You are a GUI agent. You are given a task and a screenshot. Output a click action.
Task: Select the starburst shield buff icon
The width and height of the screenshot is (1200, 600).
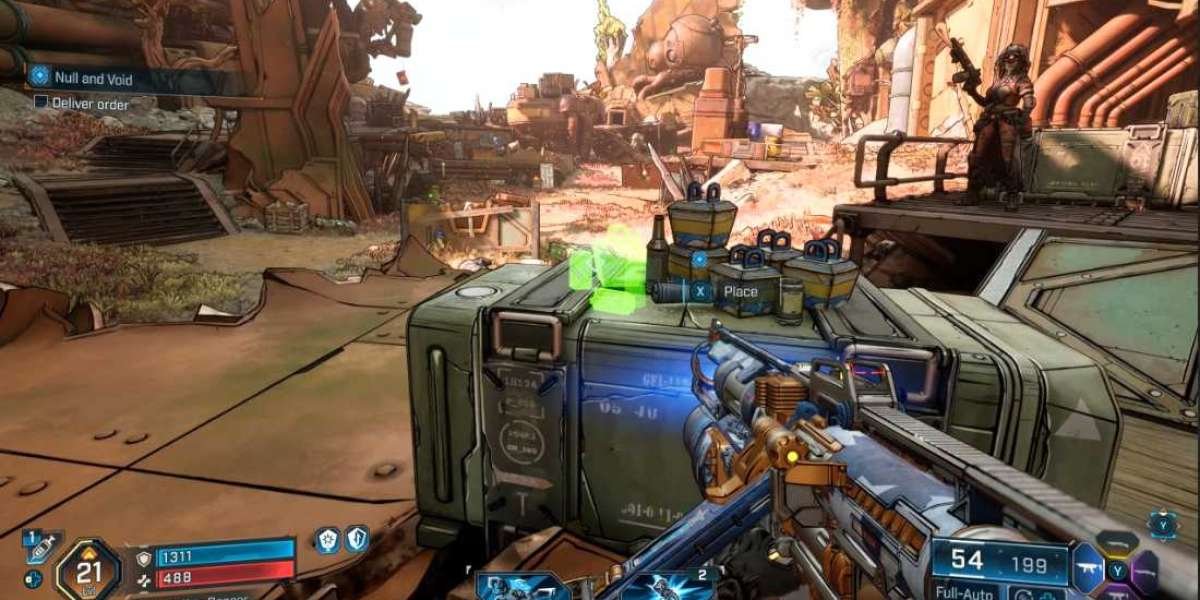[327, 540]
